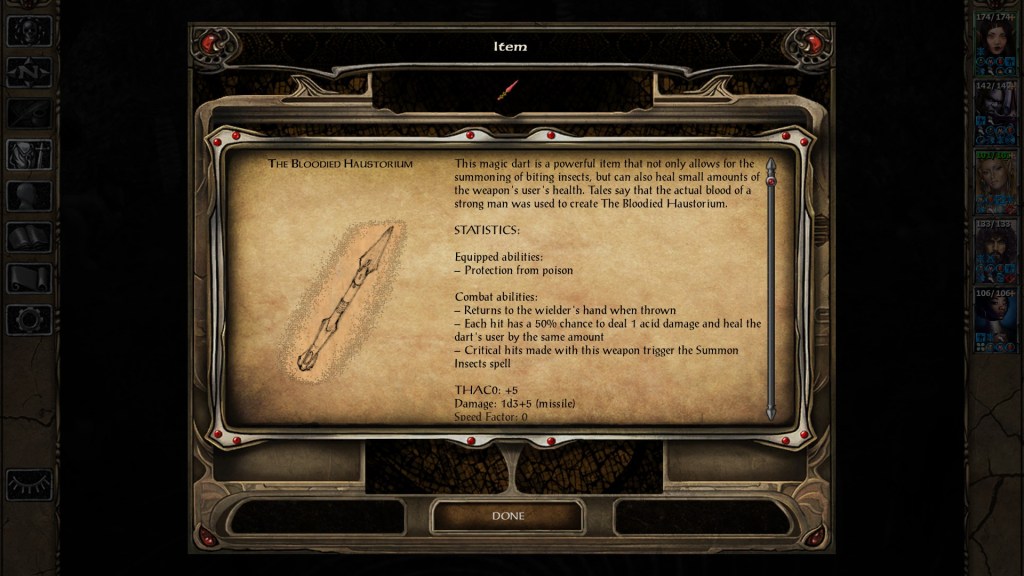Open the mage spellbook icon
This screenshot has width=1024, height=576.
click(28, 237)
